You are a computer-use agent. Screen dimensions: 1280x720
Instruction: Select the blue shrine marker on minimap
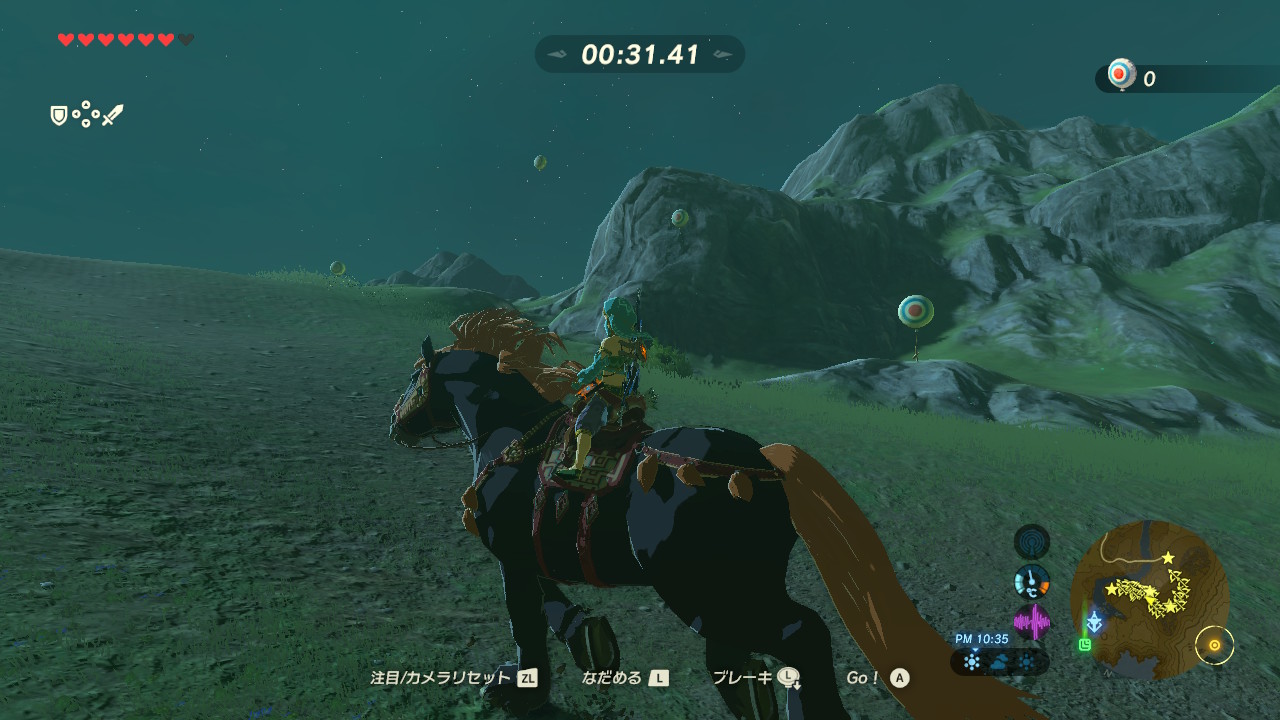click(x=1096, y=622)
